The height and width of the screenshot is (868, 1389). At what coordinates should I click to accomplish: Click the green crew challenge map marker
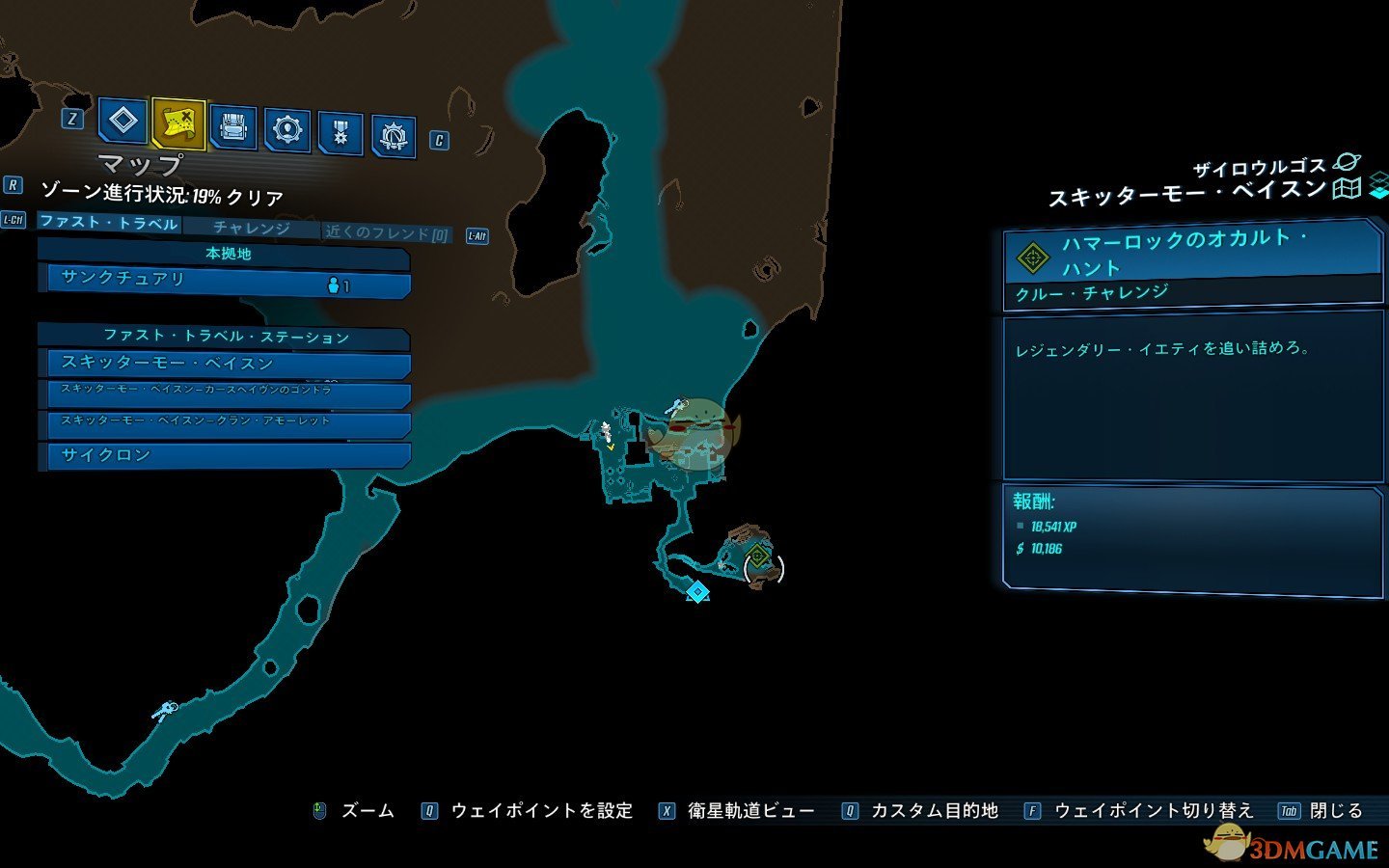(758, 556)
